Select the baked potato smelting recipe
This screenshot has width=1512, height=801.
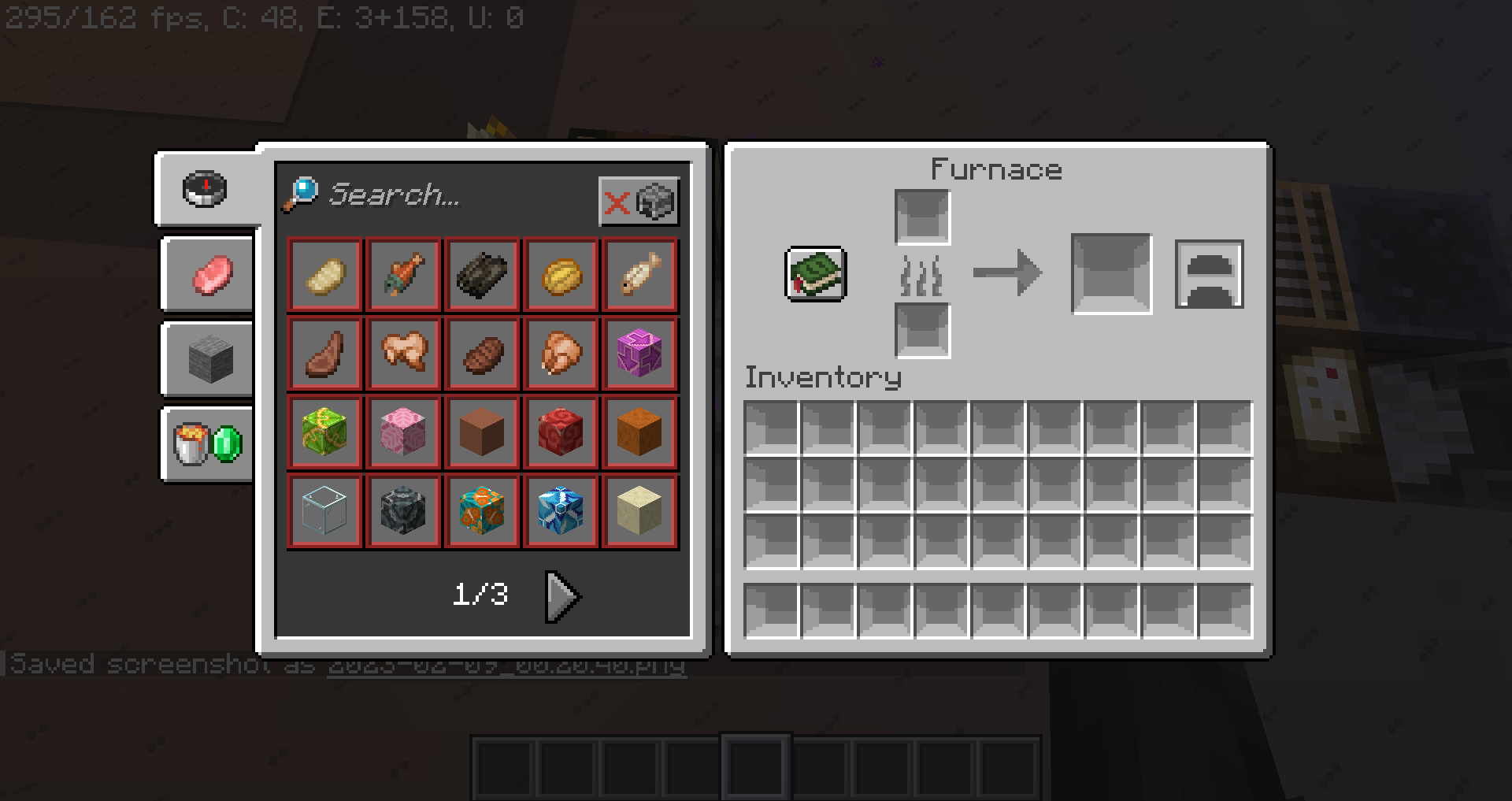click(x=324, y=274)
